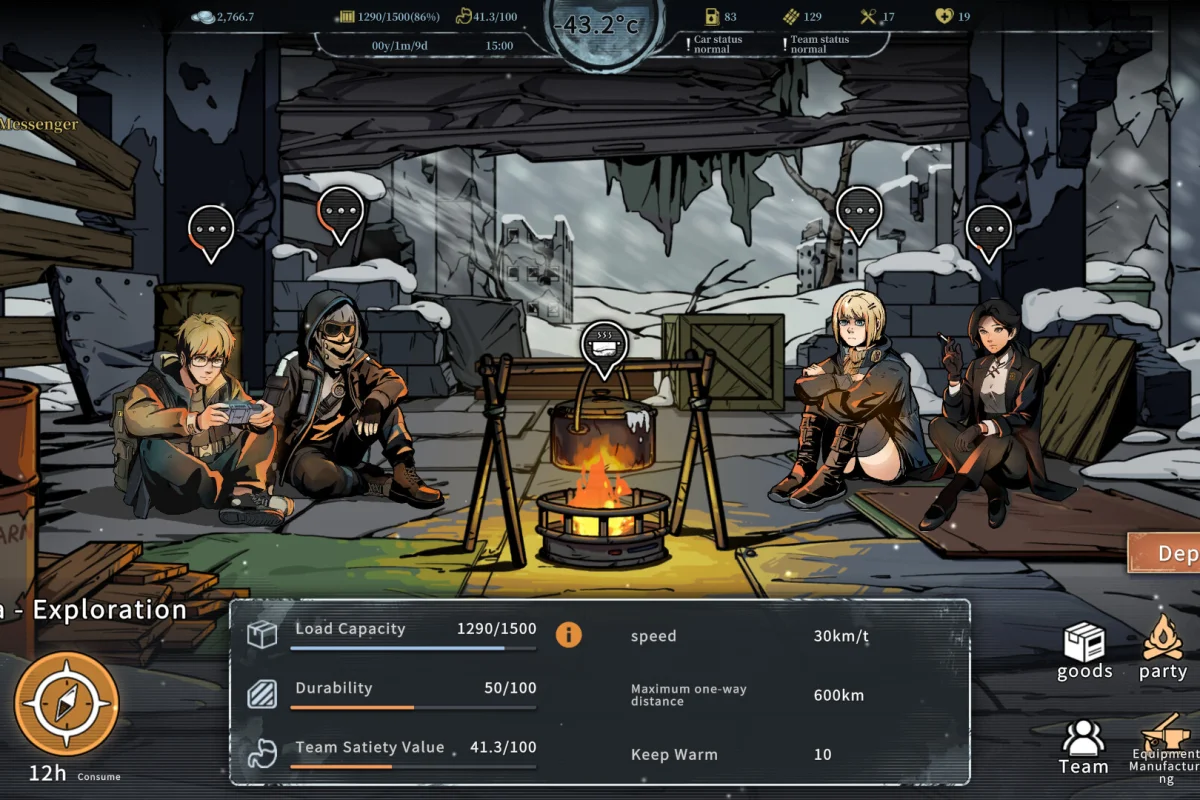
Task: Click the cooking pot bubble above the campfire
Action: pyautogui.click(x=604, y=346)
